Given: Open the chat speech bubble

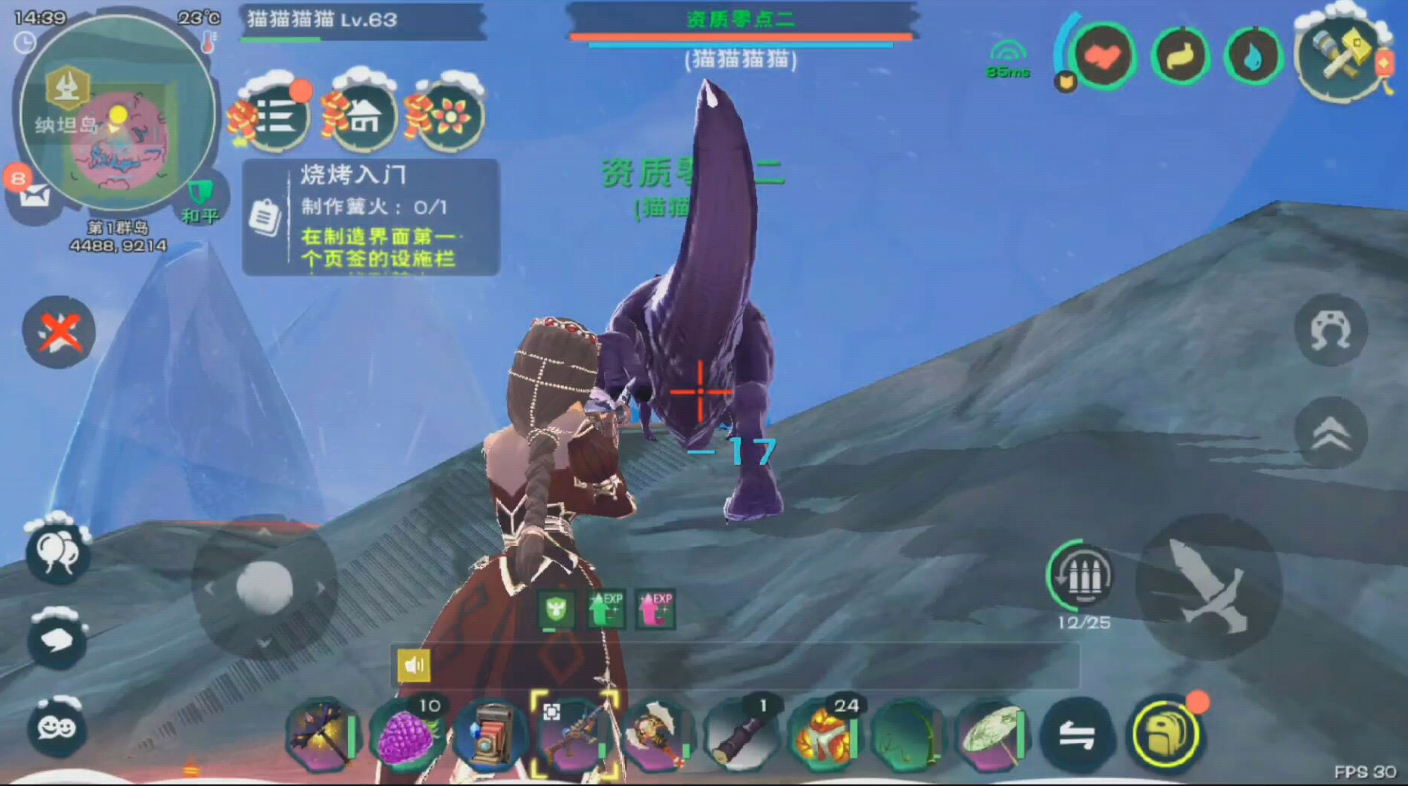Looking at the screenshot, I should [57, 638].
